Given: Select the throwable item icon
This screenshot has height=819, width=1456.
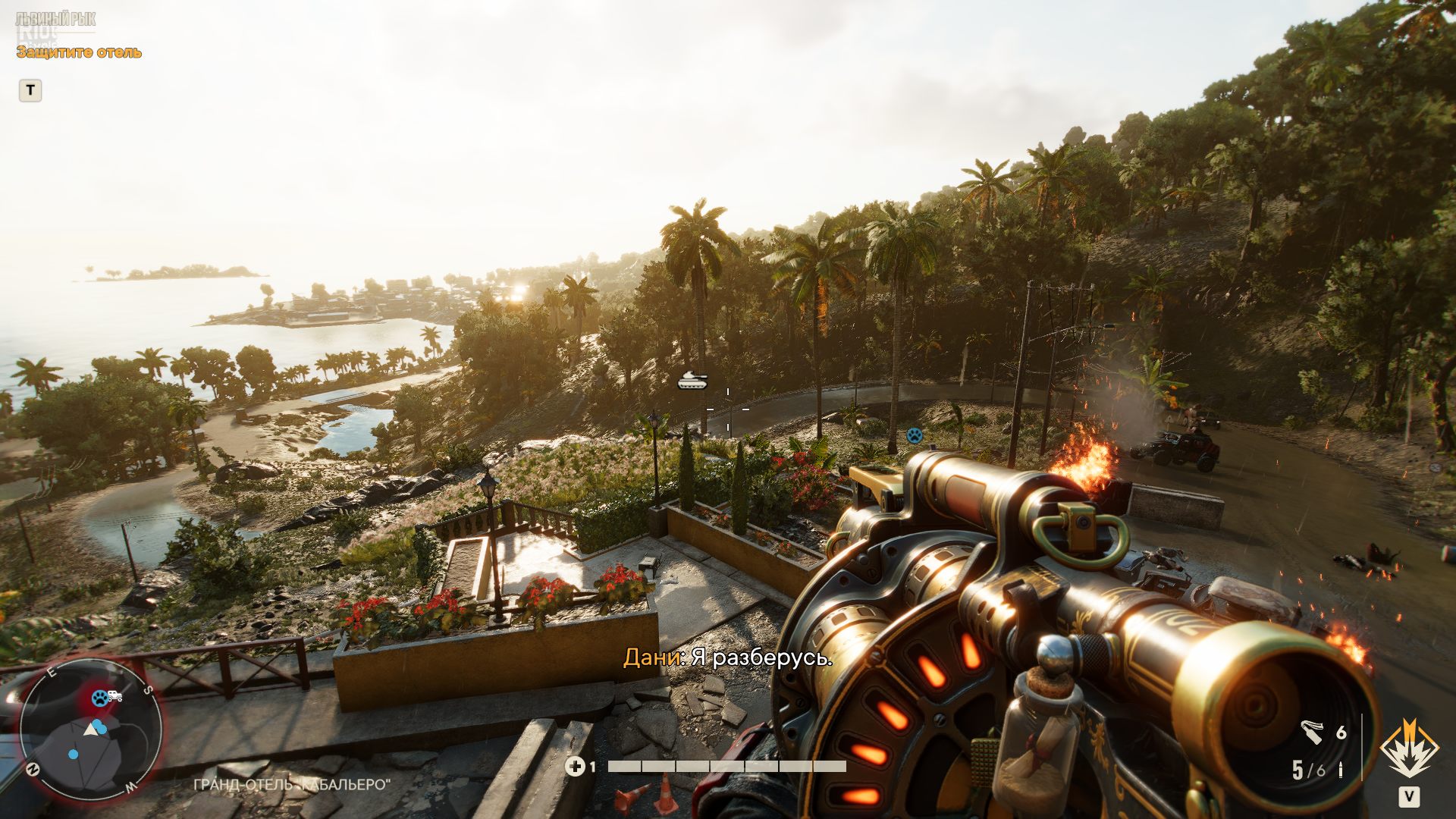Looking at the screenshot, I should coord(1312,732).
